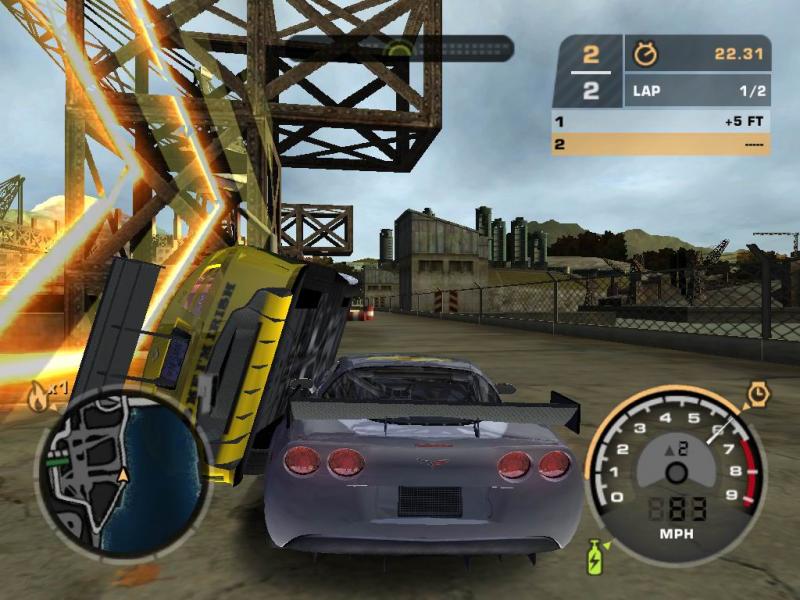Click the heat level flame icon

[x=39, y=398]
